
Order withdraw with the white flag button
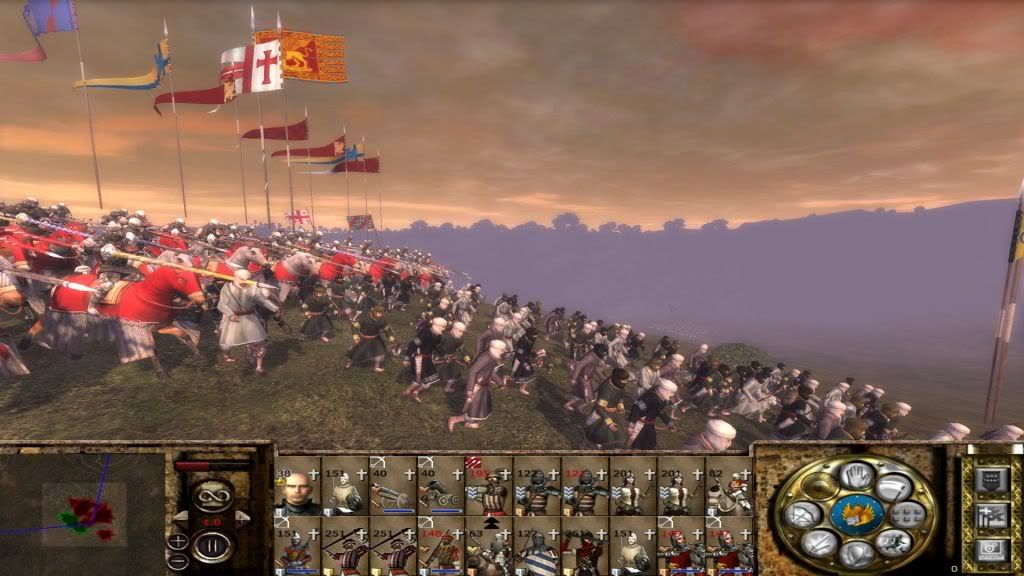pyautogui.click(x=895, y=488)
